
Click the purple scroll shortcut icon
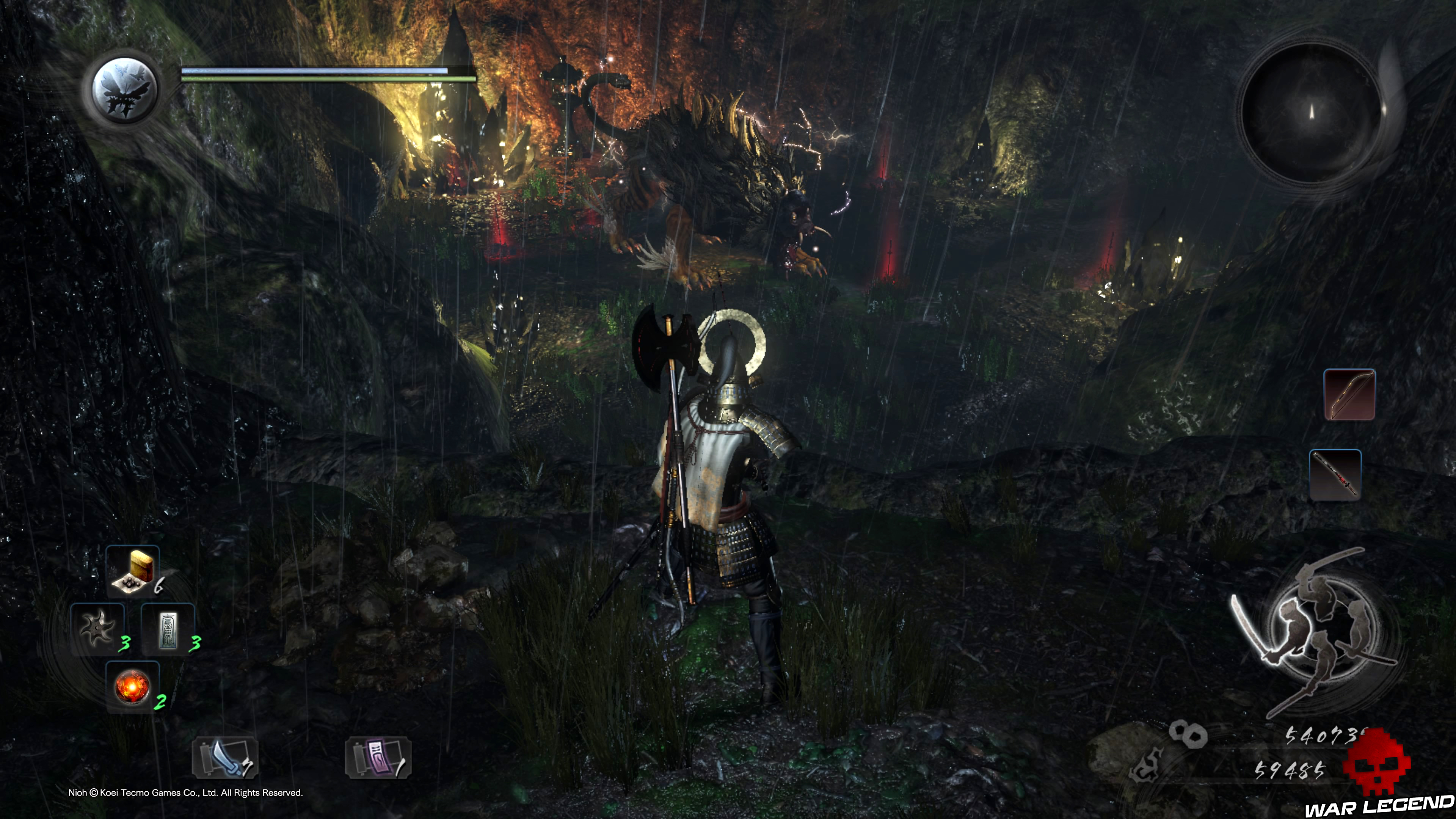click(x=378, y=758)
